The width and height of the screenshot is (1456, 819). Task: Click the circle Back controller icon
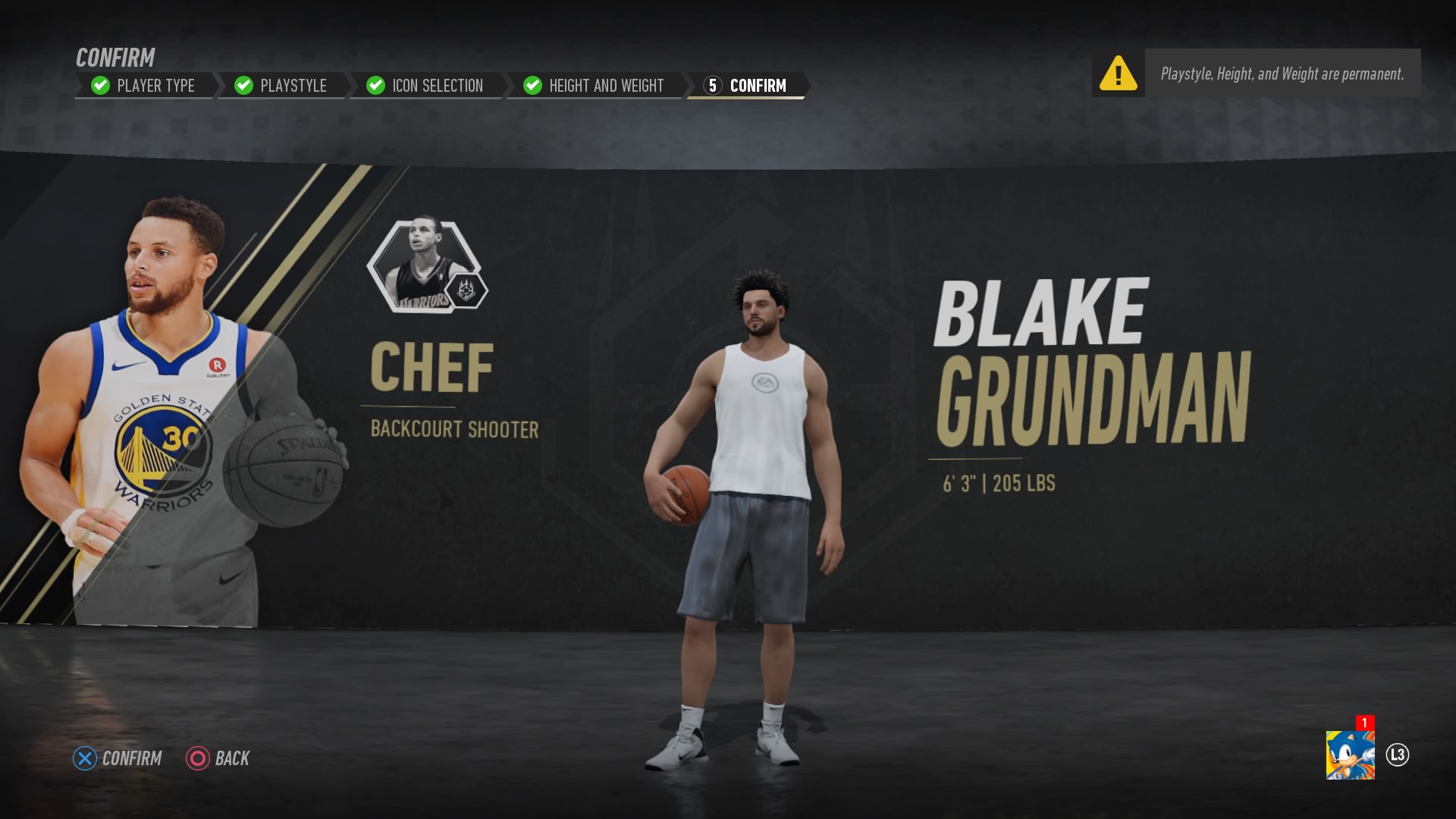pos(197,758)
